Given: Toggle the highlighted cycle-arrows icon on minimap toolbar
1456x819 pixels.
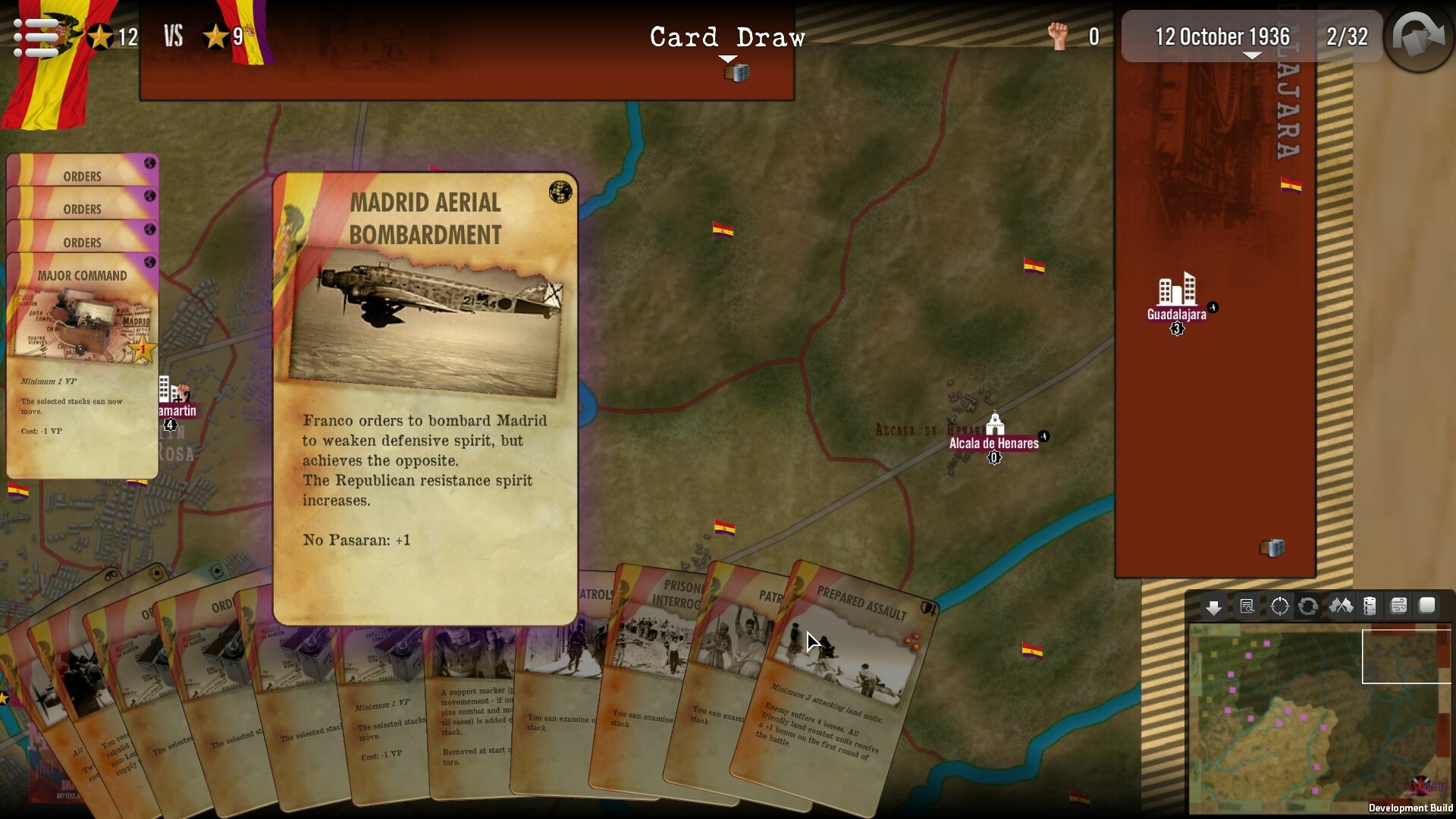Looking at the screenshot, I should [x=1309, y=606].
